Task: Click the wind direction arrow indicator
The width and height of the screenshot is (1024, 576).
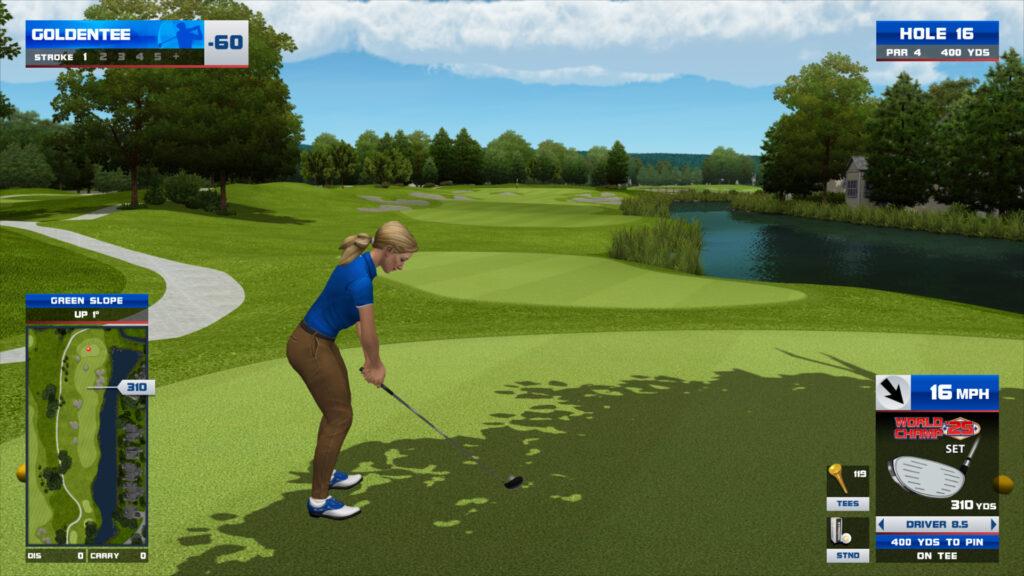Action: click(892, 392)
